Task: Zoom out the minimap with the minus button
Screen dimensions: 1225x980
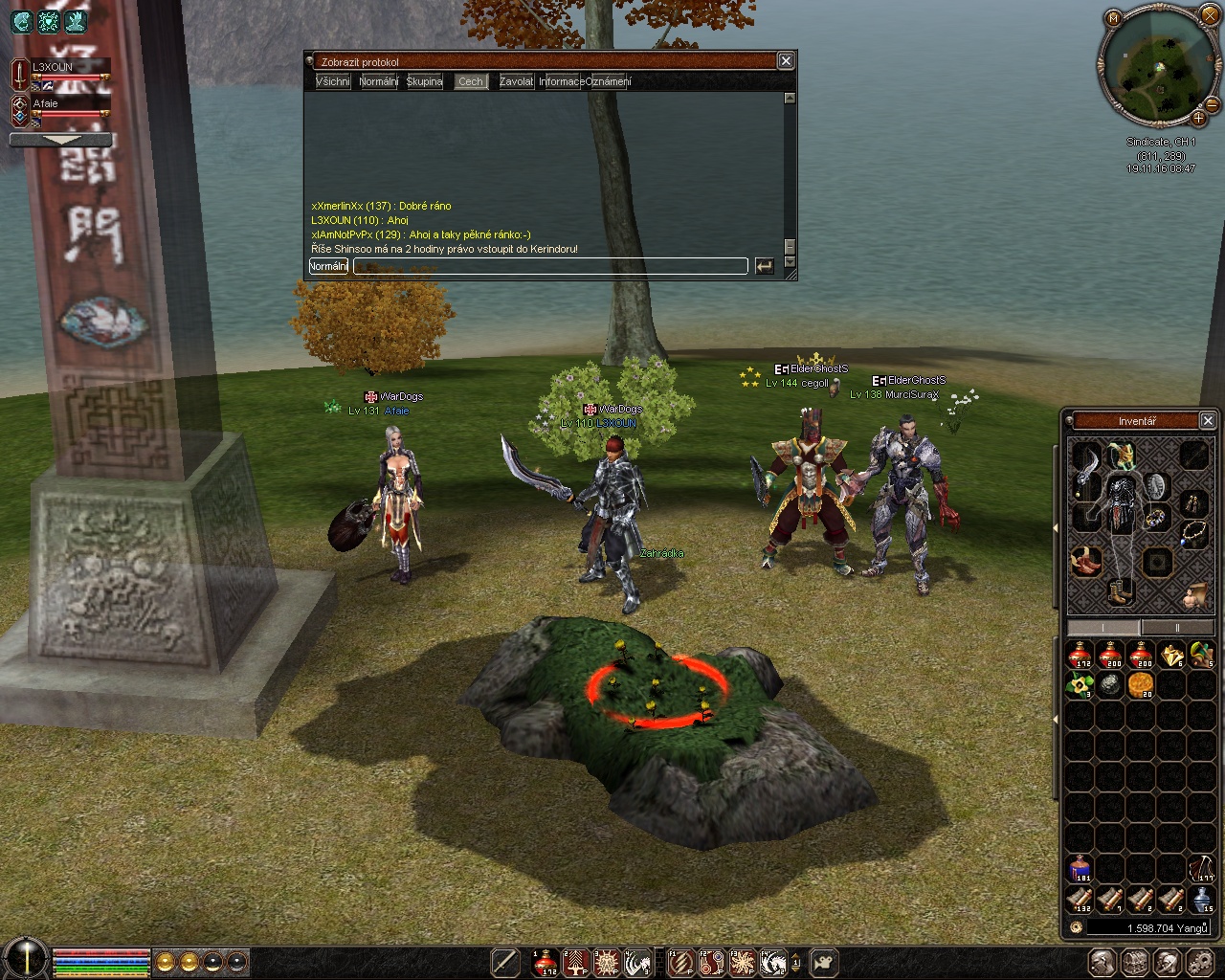Action: pos(1213,103)
